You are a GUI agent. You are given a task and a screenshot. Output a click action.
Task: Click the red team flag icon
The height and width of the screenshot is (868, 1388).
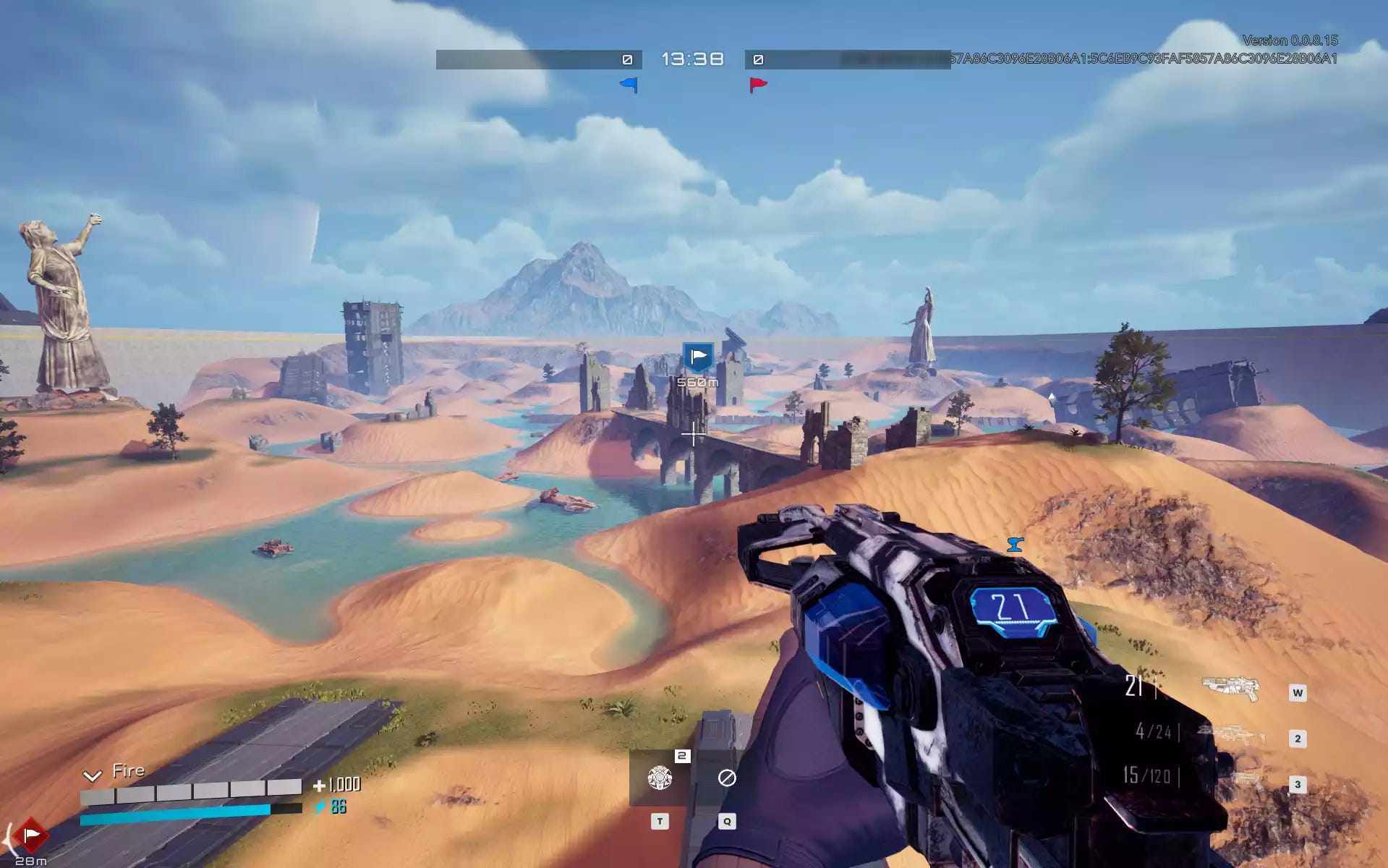click(x=758, y=85)
